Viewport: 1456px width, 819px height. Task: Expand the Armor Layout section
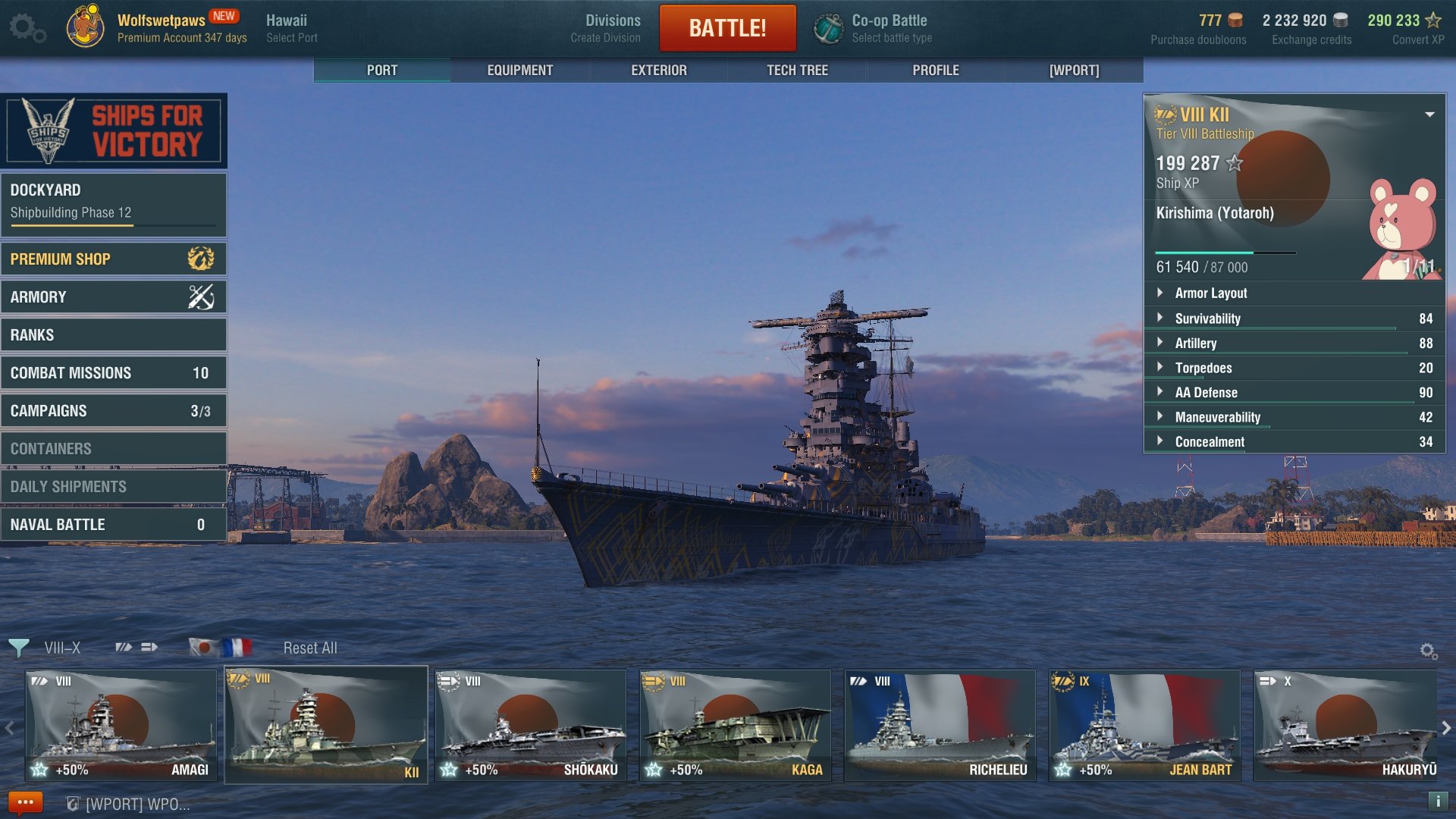coord(1210,293)
